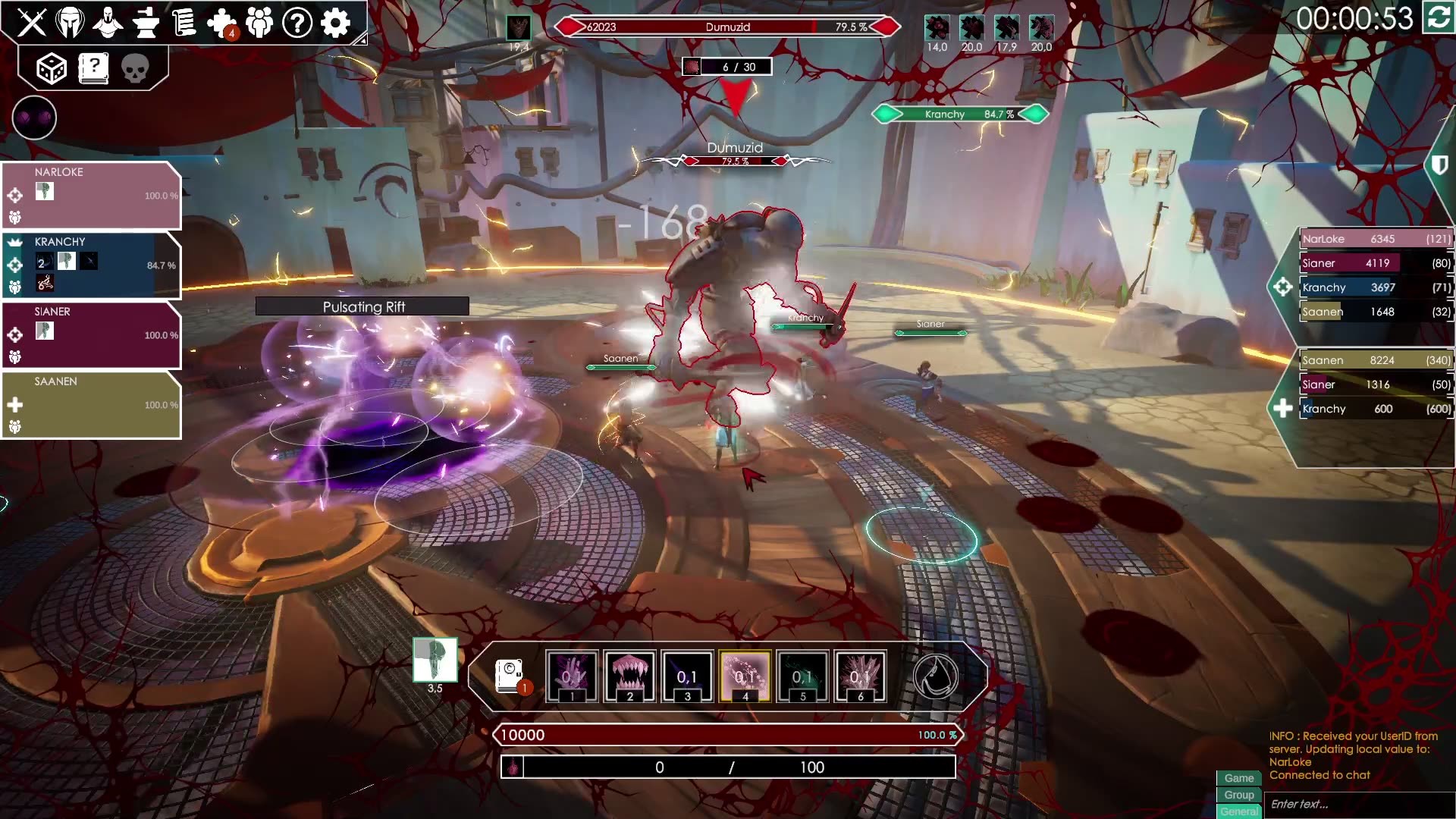The width and height of the screenshot is (1456, 819).
Task: Focus the chat Enter text field
Action: 1357,804
